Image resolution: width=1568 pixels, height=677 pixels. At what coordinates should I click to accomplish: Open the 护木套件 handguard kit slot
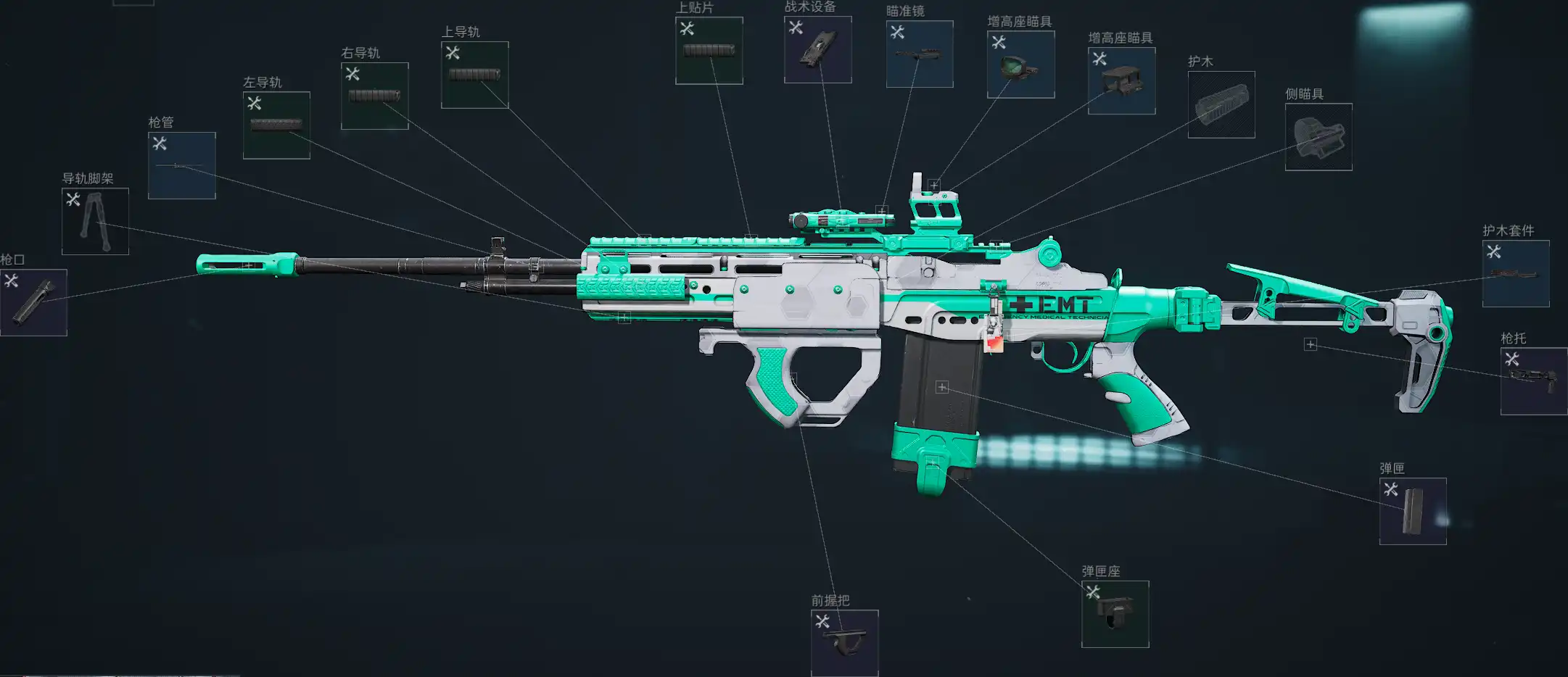1515,273
